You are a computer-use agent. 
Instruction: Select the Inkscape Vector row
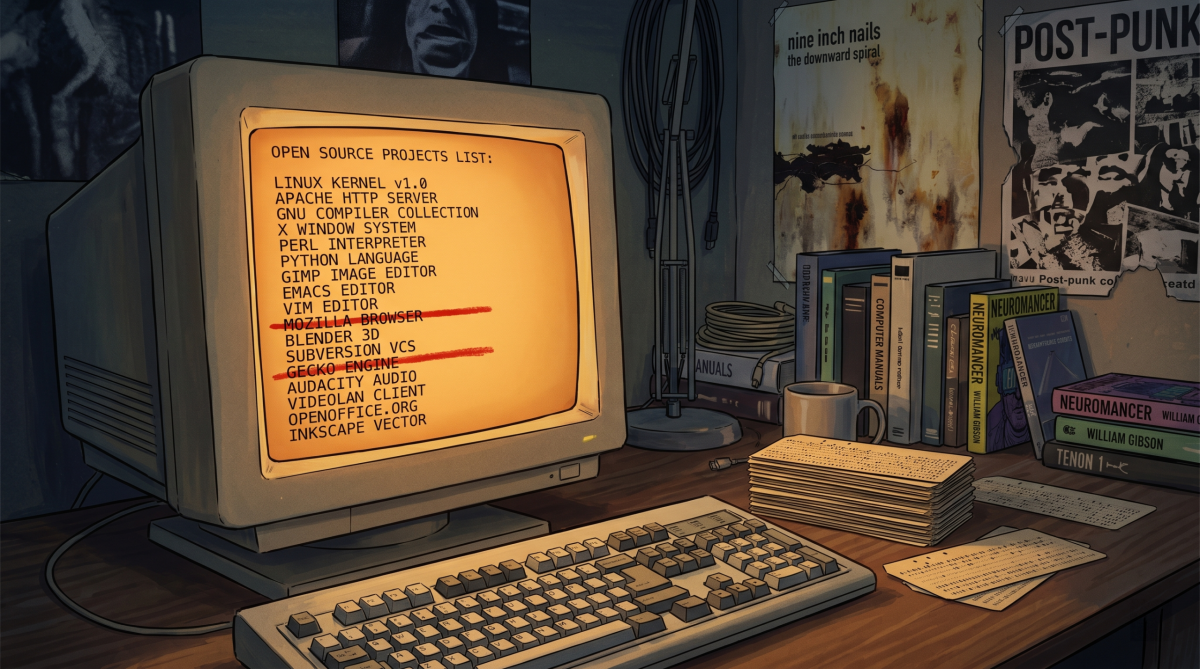click(x=357, y=427)
